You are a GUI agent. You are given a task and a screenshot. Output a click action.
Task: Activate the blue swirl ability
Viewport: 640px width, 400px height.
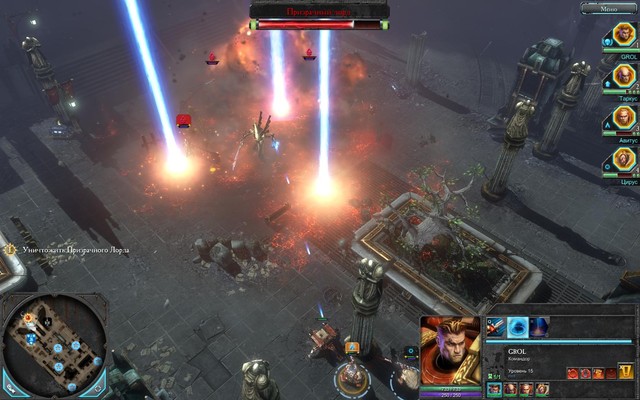(x=518, y=326)
